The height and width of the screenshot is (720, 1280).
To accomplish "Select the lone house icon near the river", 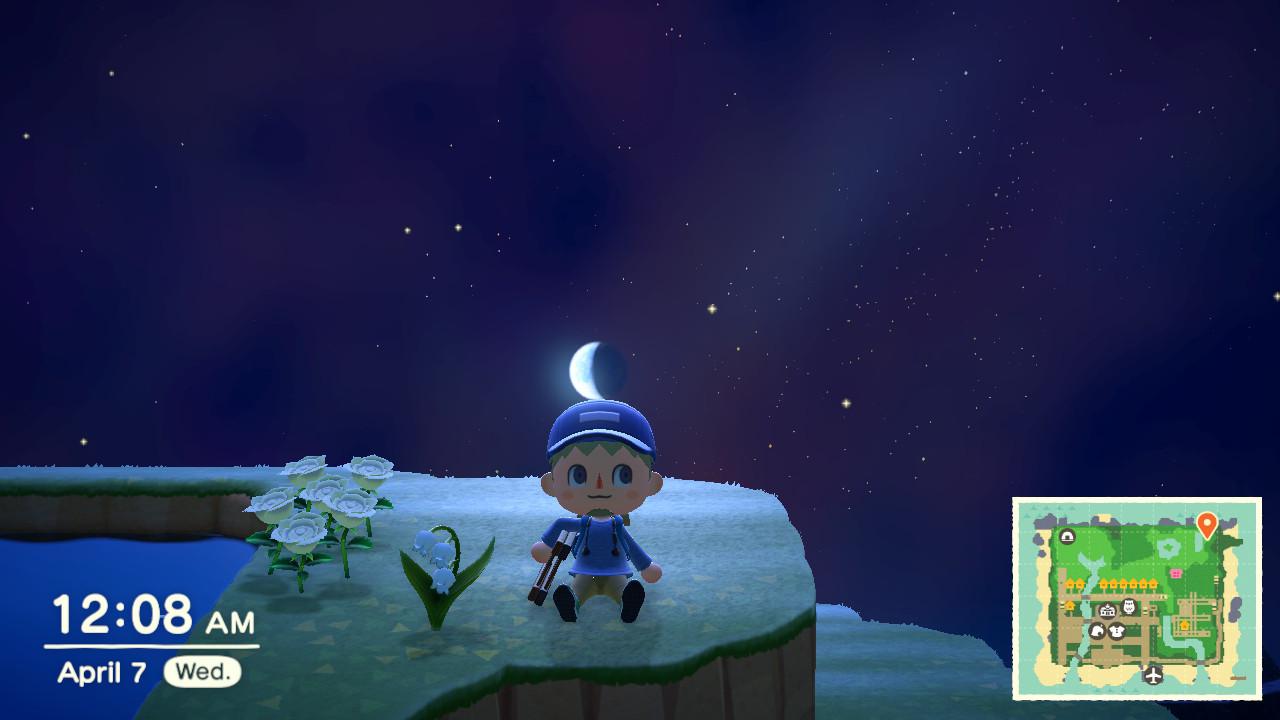I will [1070, 605].
